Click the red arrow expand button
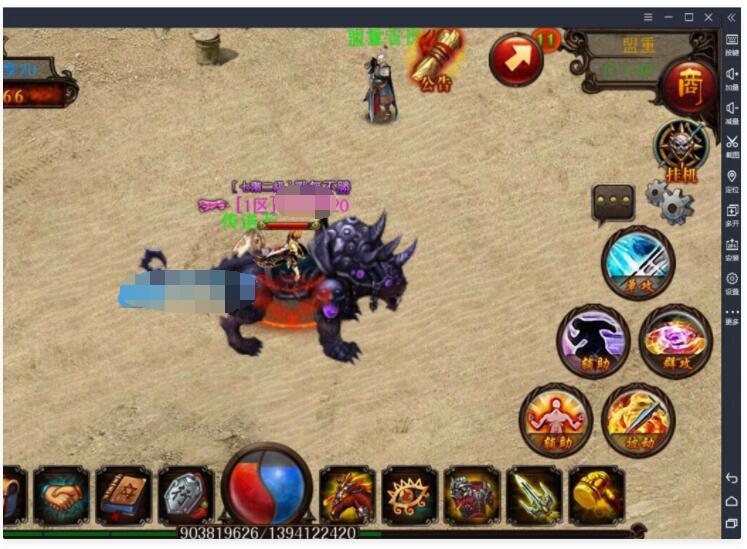This screenshot has width=747, height=549. pos(516,60)
